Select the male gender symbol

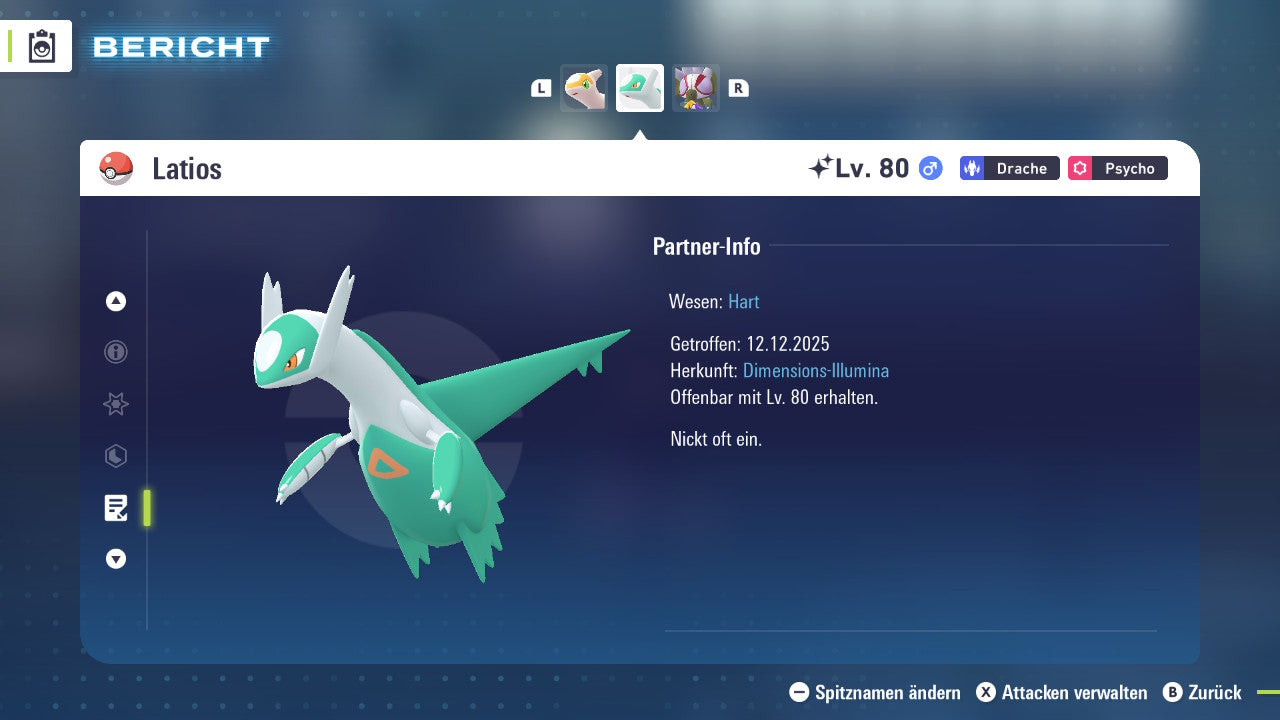(928, 168)
